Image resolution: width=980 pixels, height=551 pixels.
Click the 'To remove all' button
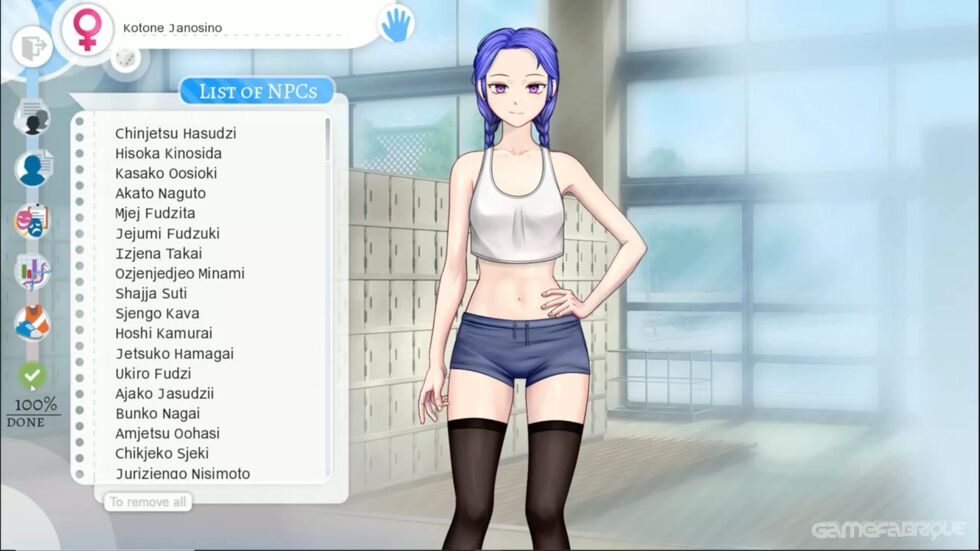148,501
